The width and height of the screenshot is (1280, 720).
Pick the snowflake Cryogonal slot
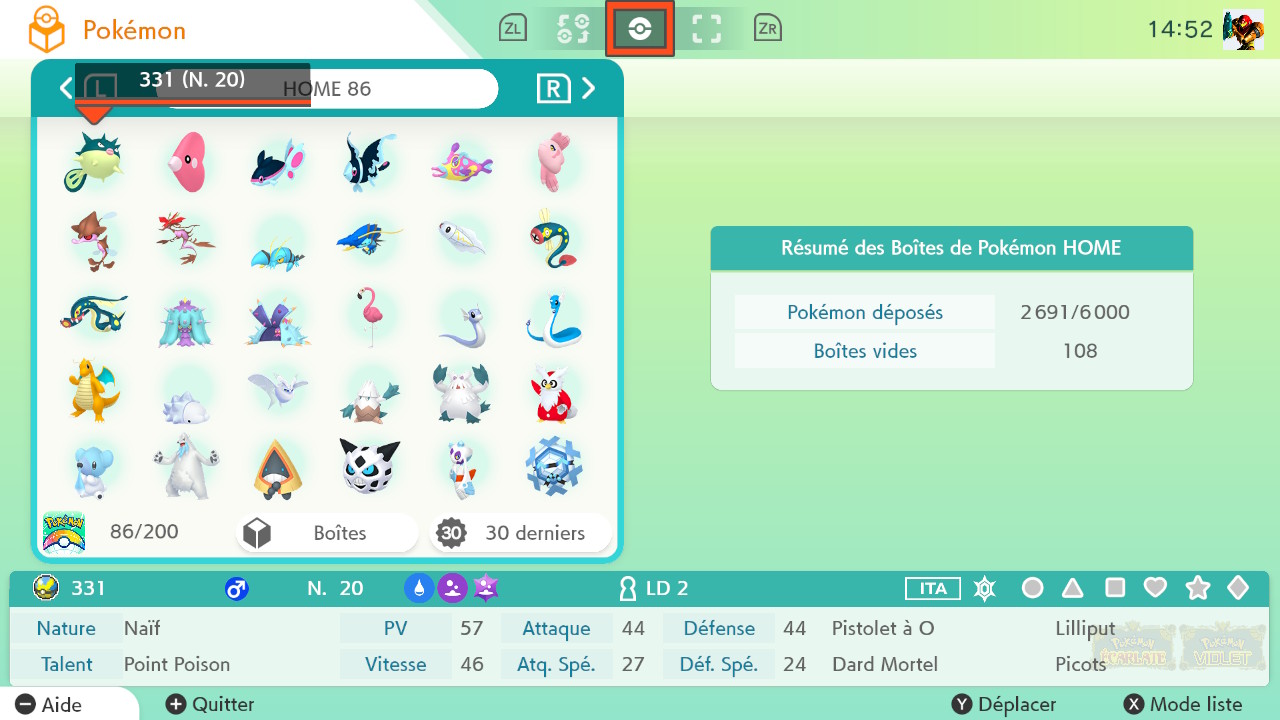click(552, 466)
